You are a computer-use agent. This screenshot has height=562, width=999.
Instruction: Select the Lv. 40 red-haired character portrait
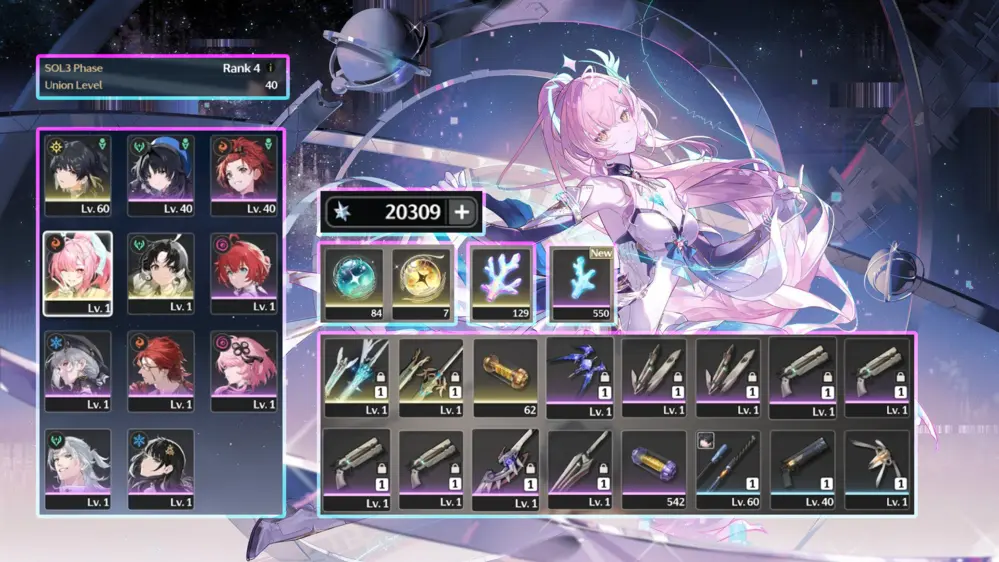click(x=244, y=174)
